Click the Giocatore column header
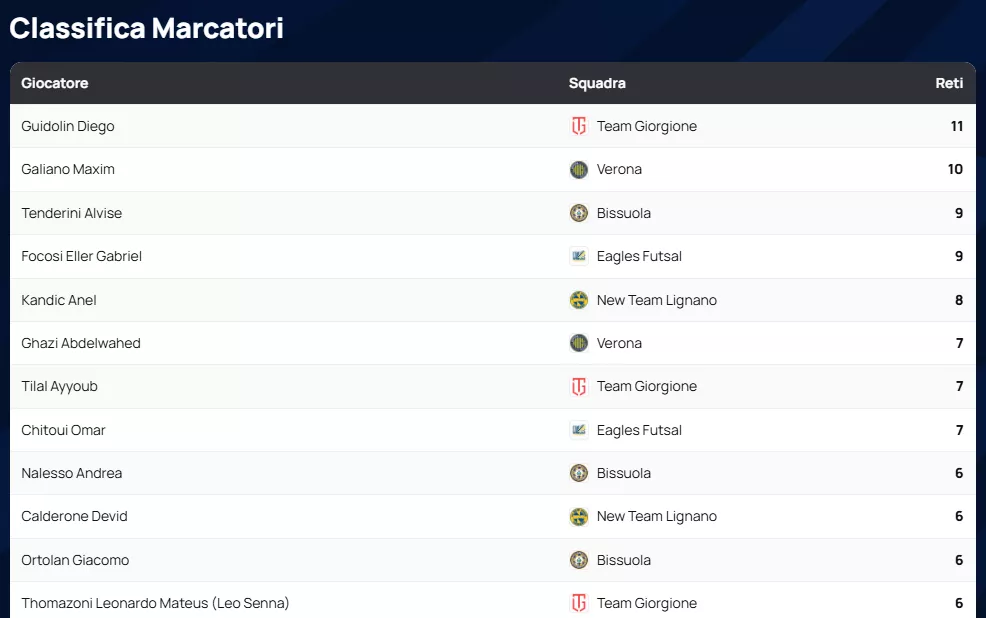This screenshot has height=618, width=986. click(x=55, y=83)
